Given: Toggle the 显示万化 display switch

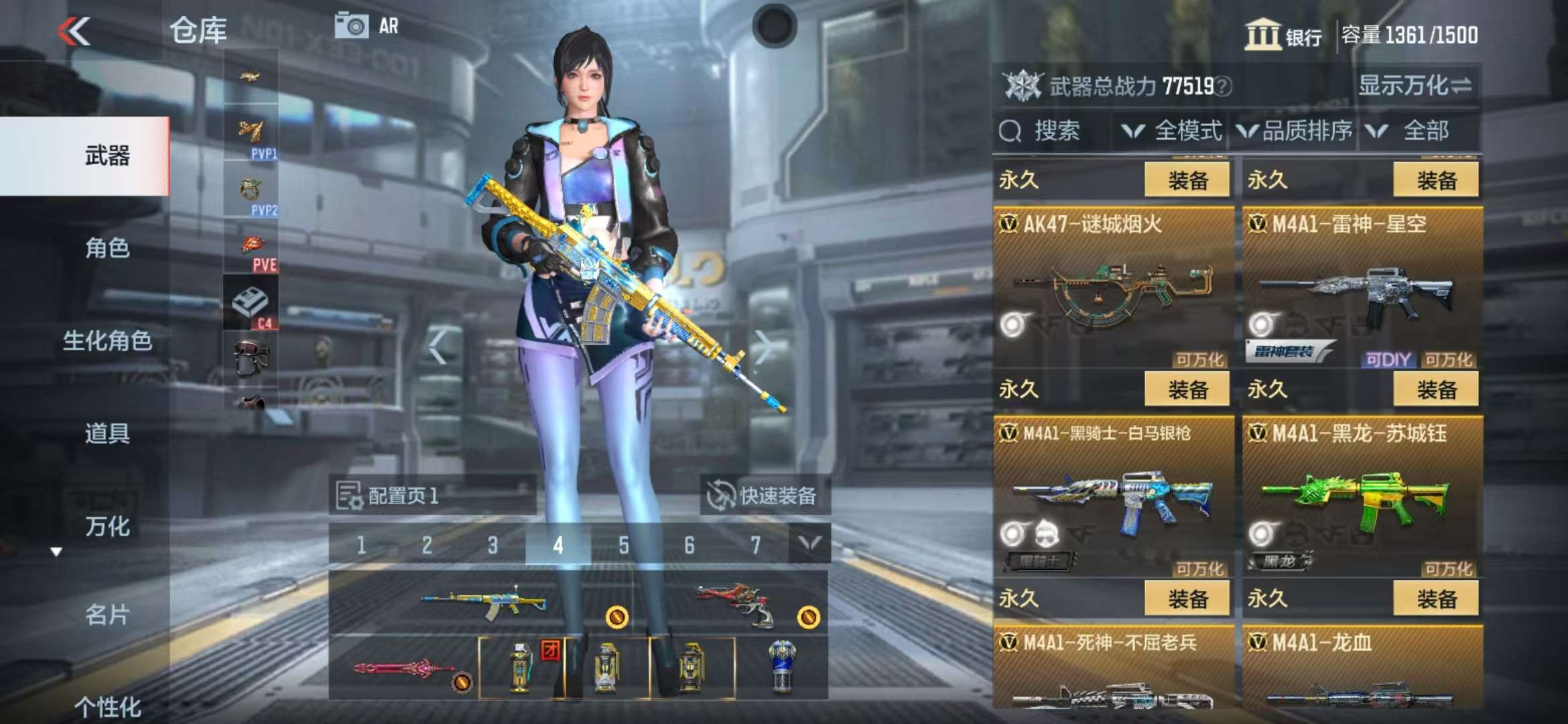Looking at the screenshot, I should [x=1415, y=86].
